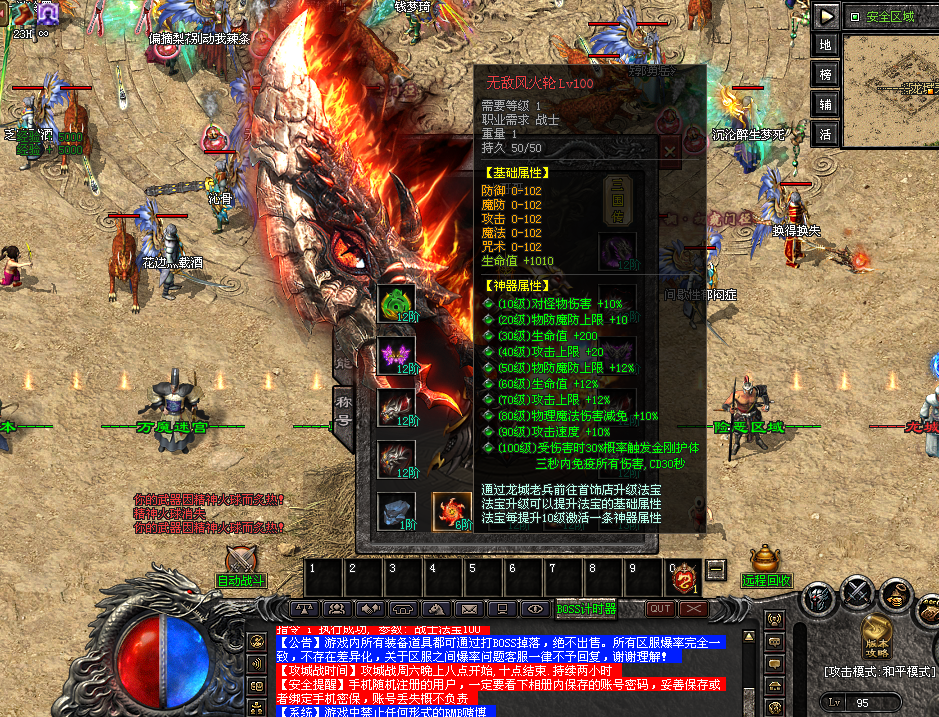Image resolution: width=939 pixels, height=717 pixels.
Task: Select the grey stone 1阶 slot
Action: click(396, 511)
